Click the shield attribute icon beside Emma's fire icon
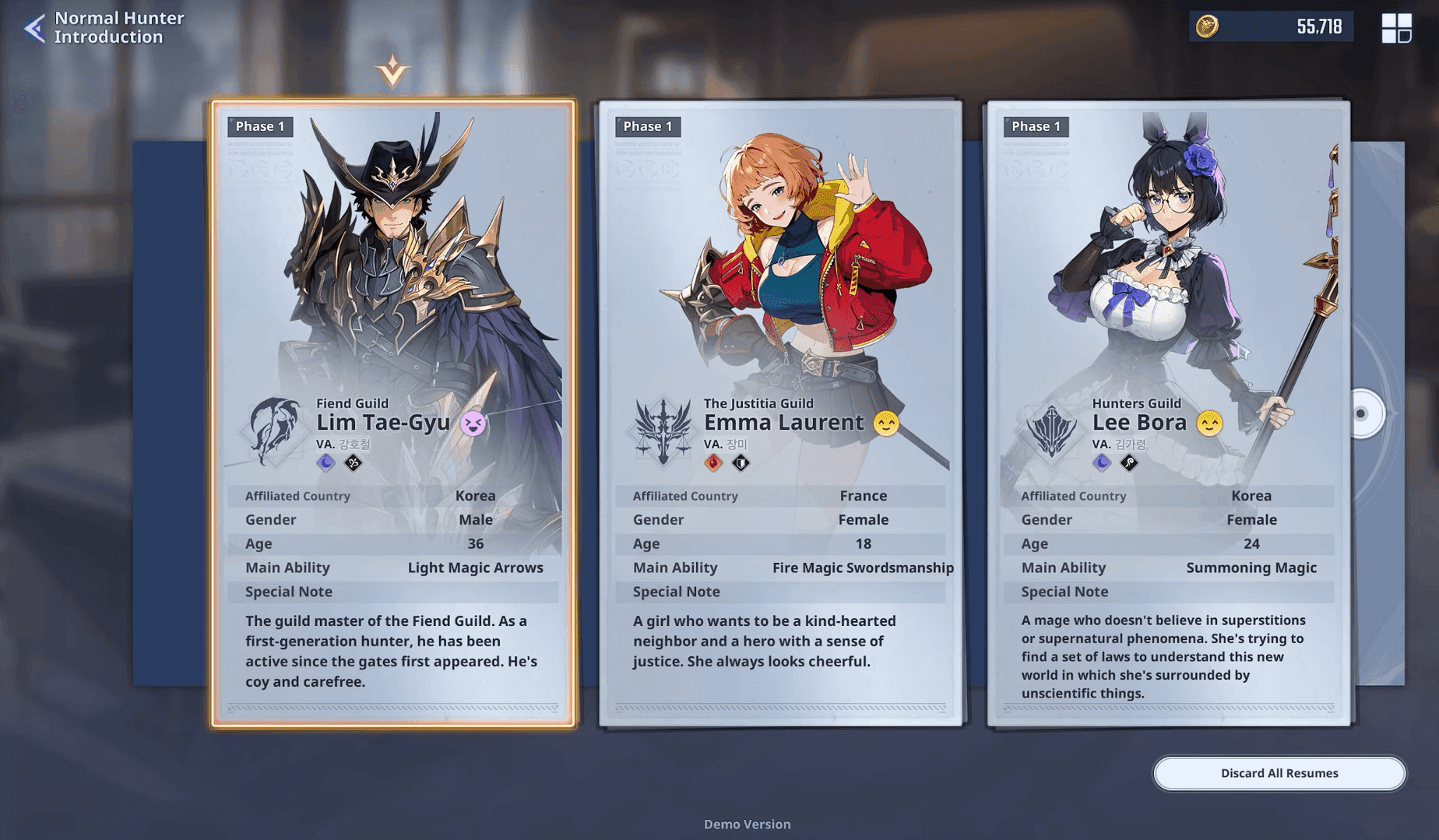Viewport: 1439px width, 840px height. (x=741, y=462)
